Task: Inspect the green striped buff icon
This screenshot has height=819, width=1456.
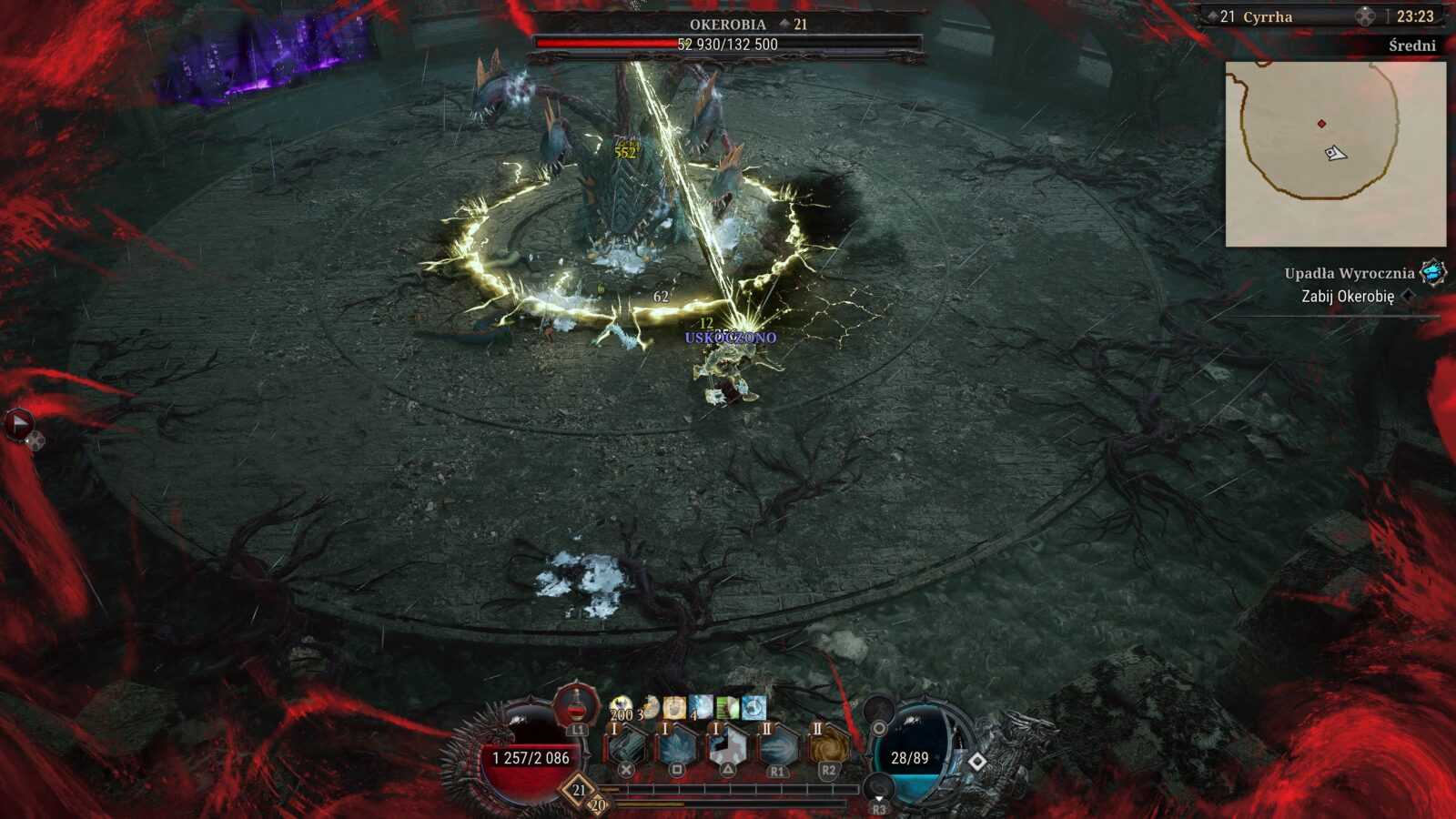Action: pyautogui.click(x=727, y=707)
